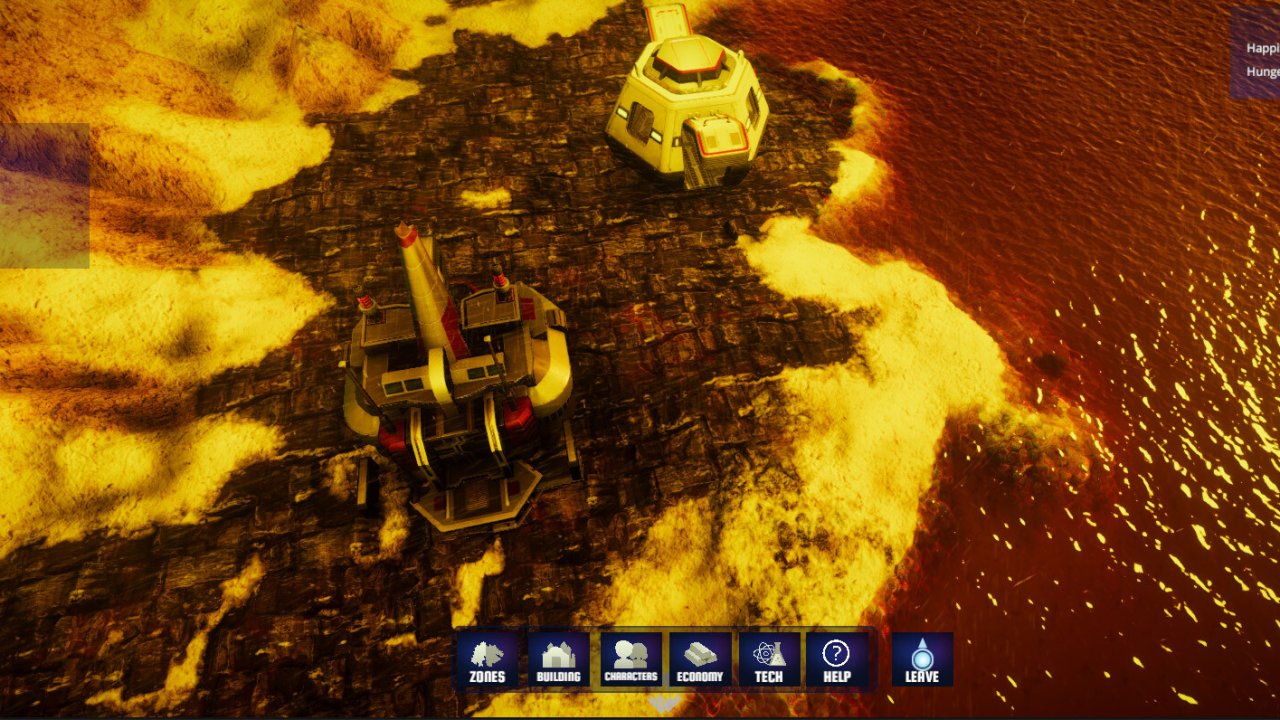Open the Zones menu
Screen dimensions: 1280x720
pos(487,660)
